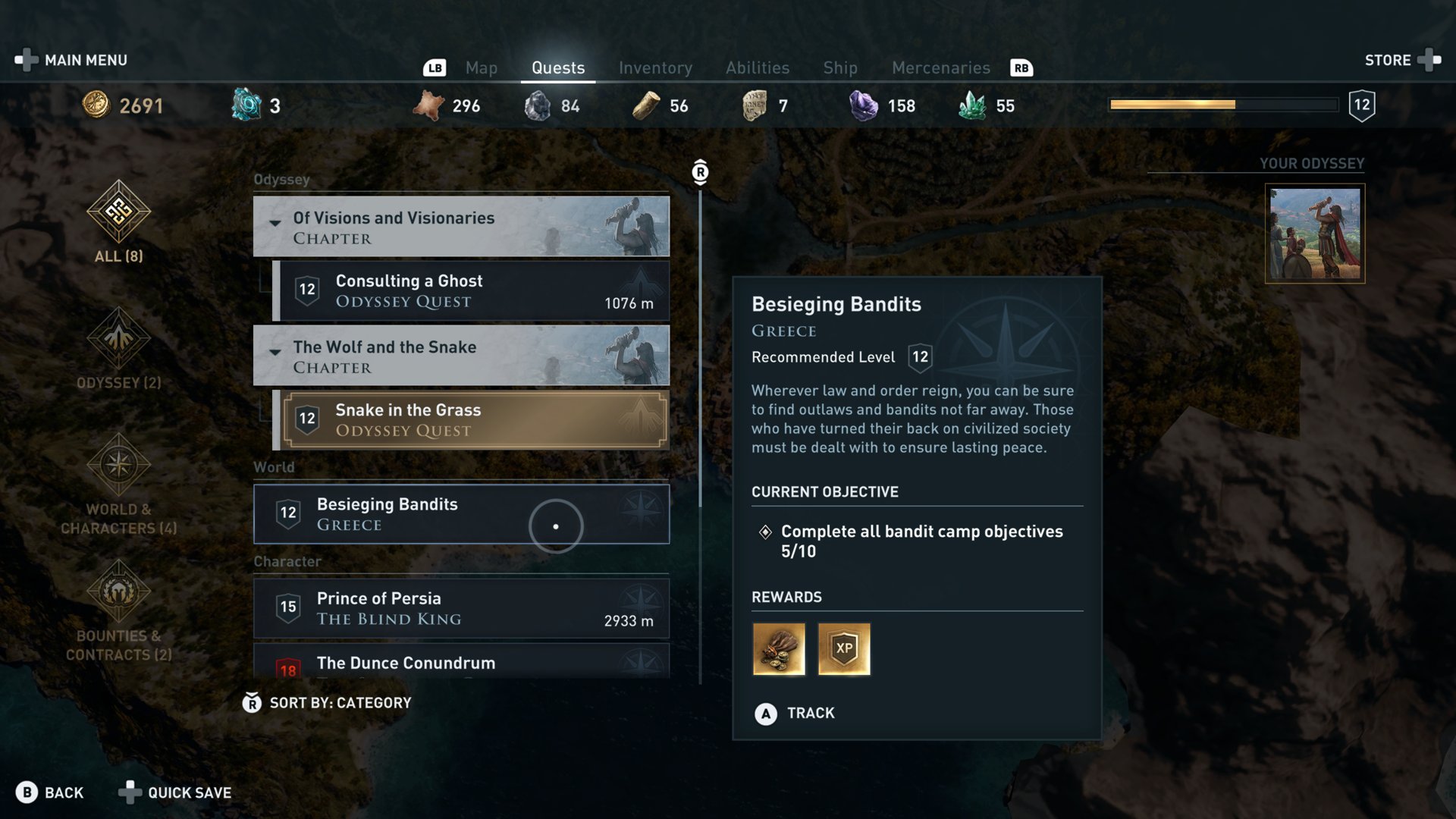
Task: Change the Sort By: Category option
Action: pos(328,703)
